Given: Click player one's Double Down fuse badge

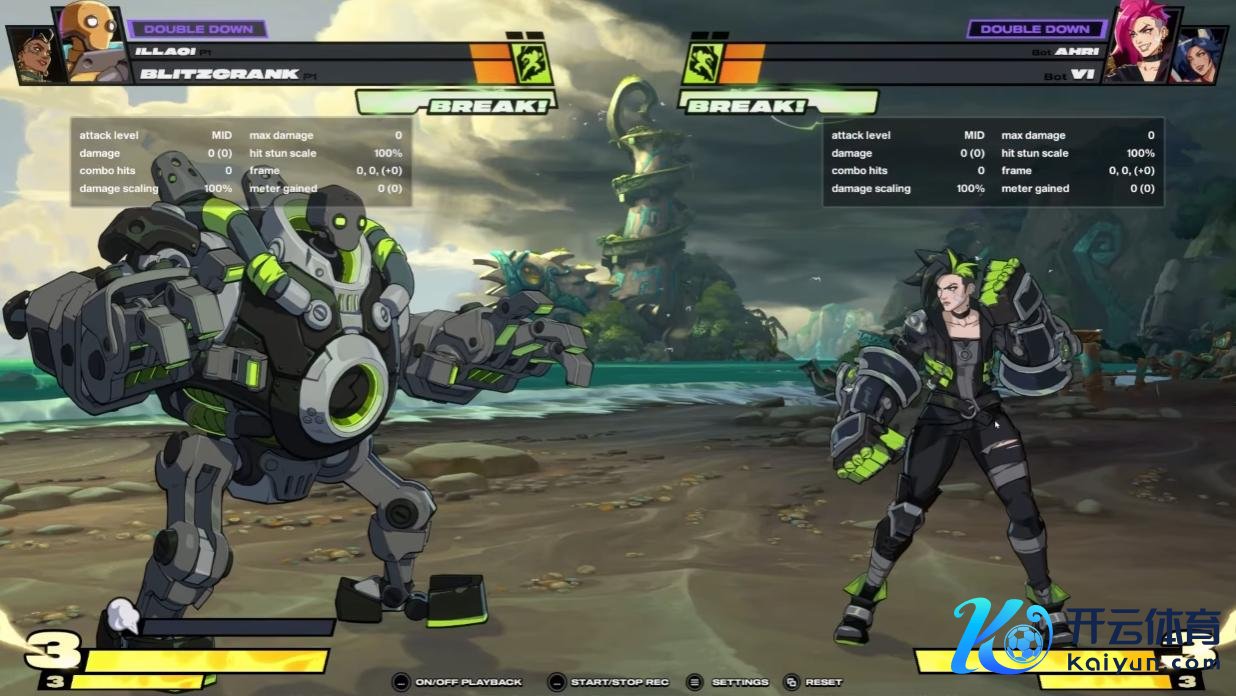Looking at the screenshot, I should pos(198,29).
